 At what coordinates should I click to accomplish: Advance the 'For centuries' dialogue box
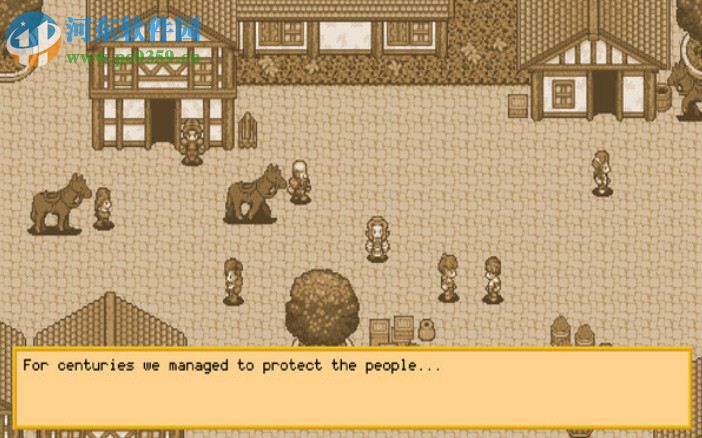[x=352, y=389]
